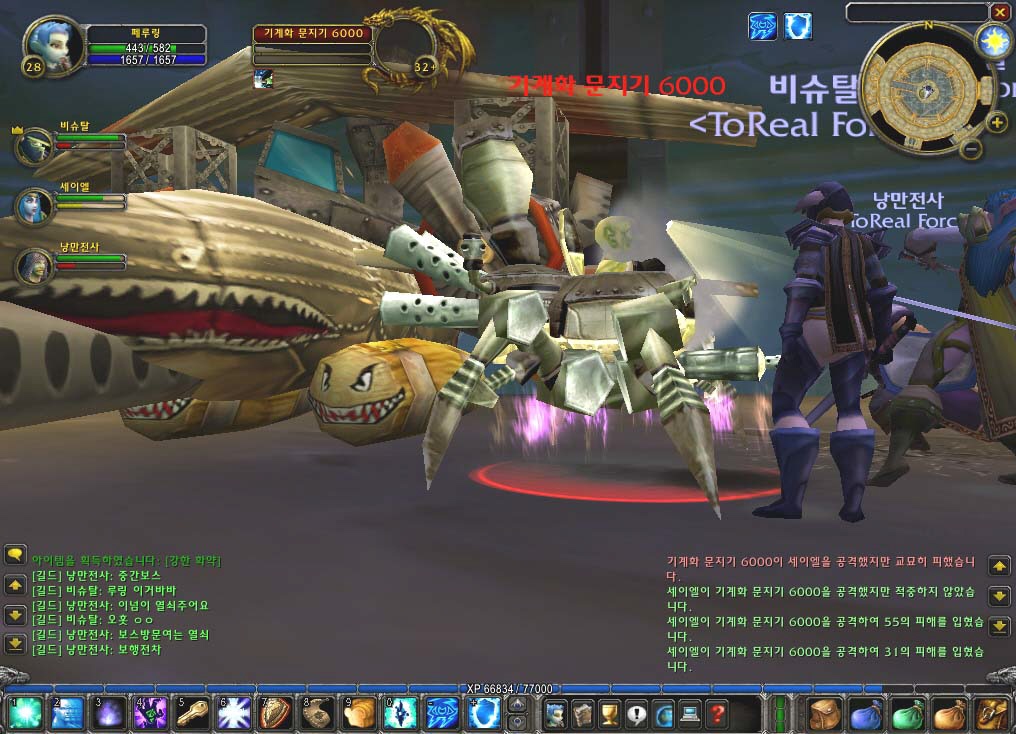Open the spellbook micro button
Image resolution: width=1016 pixels, height=734 pixels.
pos(583,714)
